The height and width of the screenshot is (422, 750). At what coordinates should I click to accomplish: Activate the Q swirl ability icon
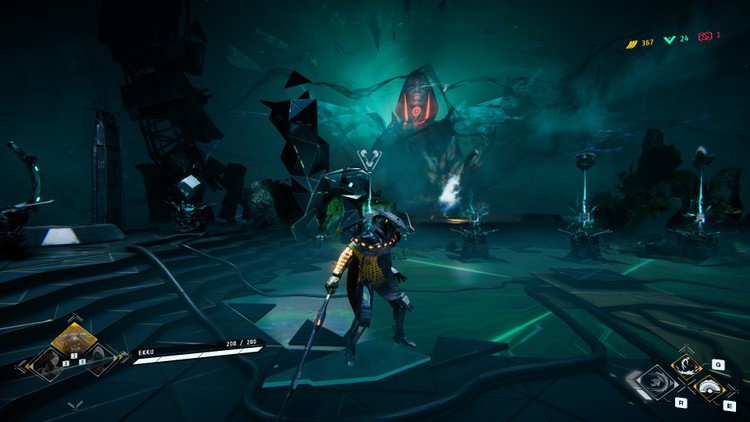pos(687,366)
